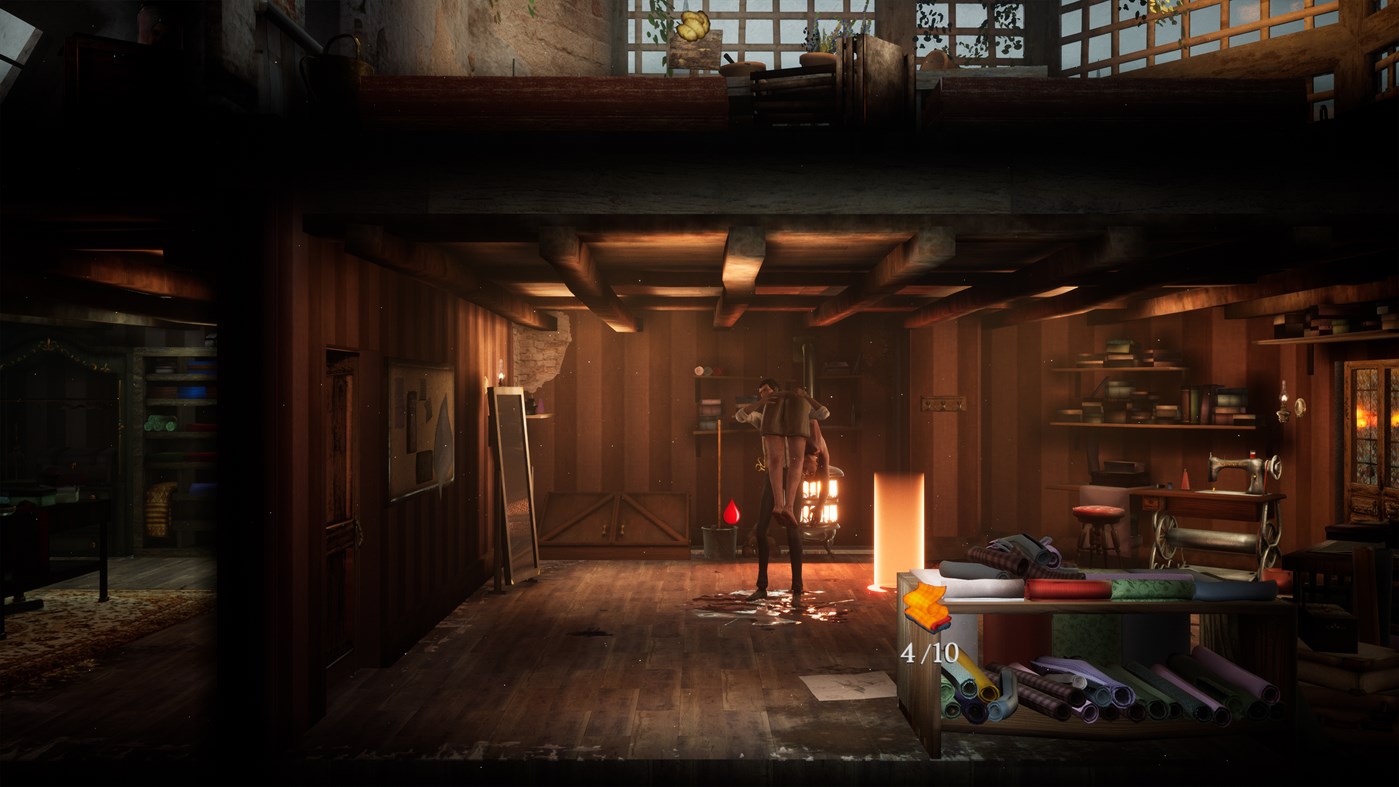
Task: Click the red blood drop interaction marker
Action: click(733, 509)
